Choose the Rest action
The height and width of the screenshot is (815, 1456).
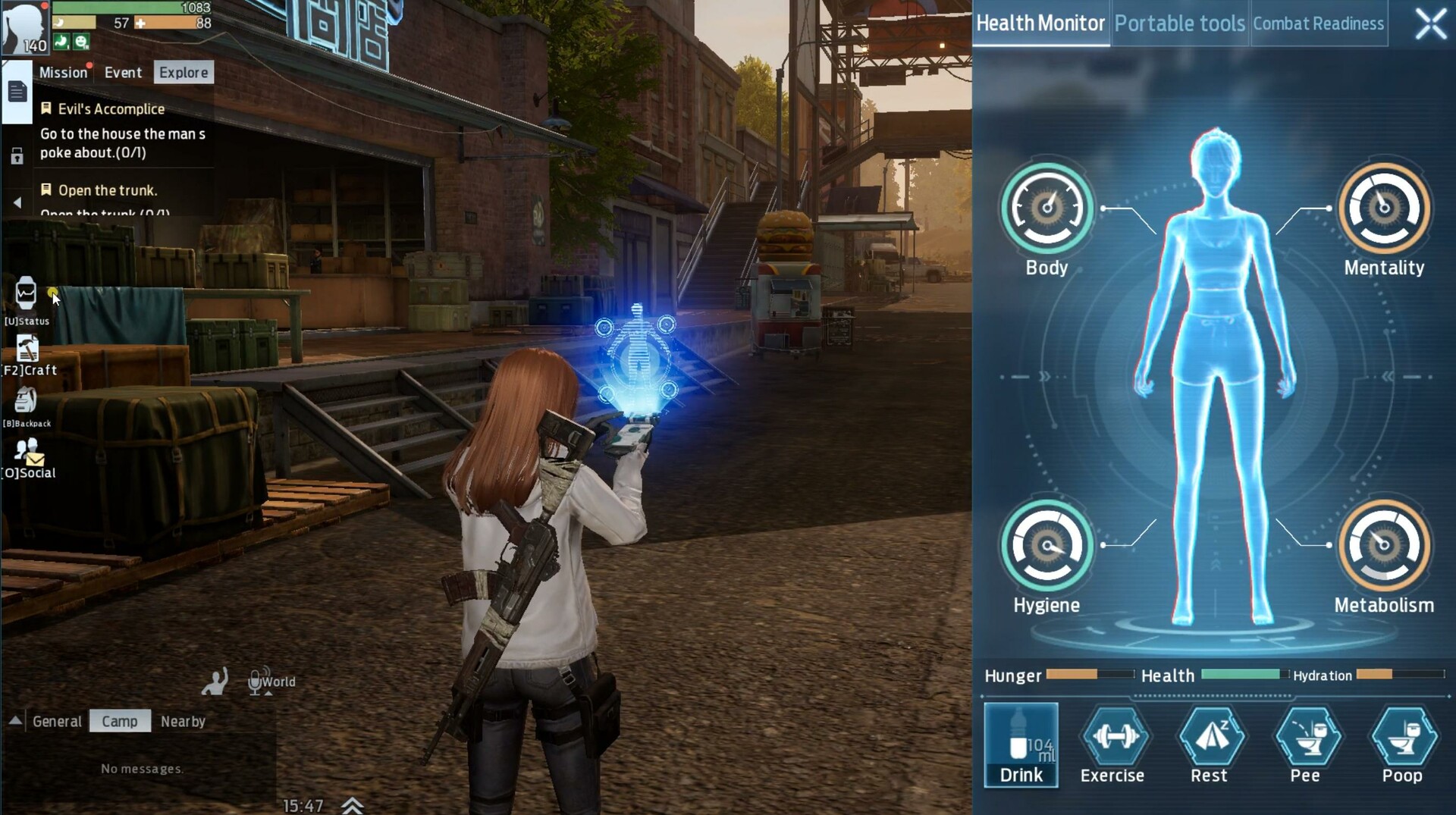pos(1209,744)
